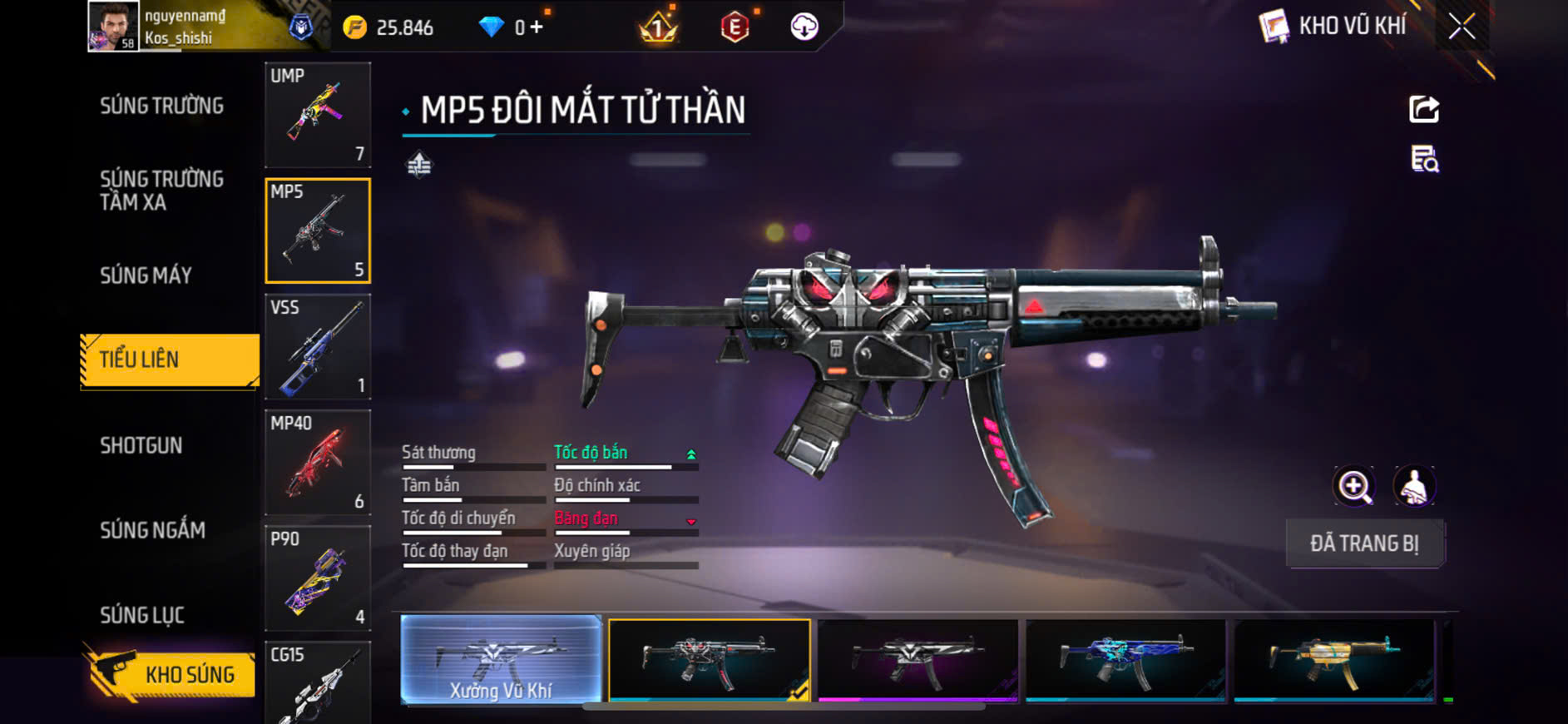Choose the MP40 weapon tile
Screen dimensions: 1568x724
[318, 462]
